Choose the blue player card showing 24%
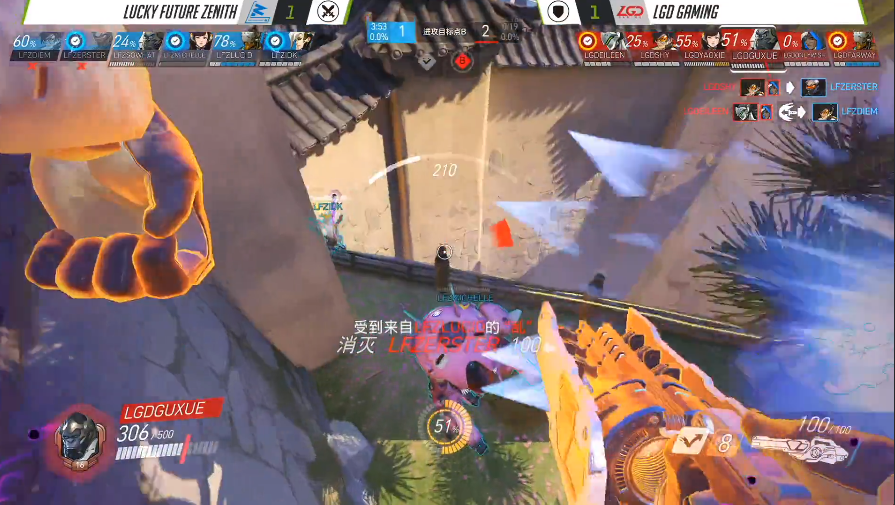The width and height of the screenshot is (895, 505). 135,45
